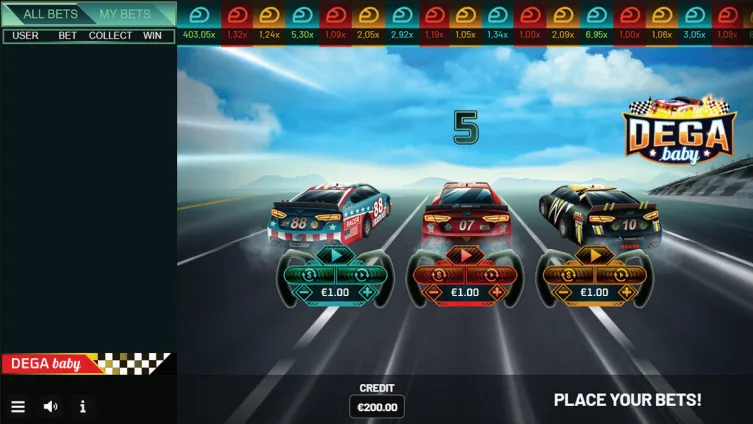Viewport: 753px width, 424px height.
Task: Place bet with blue car play button
Action: tap(335, 256)
